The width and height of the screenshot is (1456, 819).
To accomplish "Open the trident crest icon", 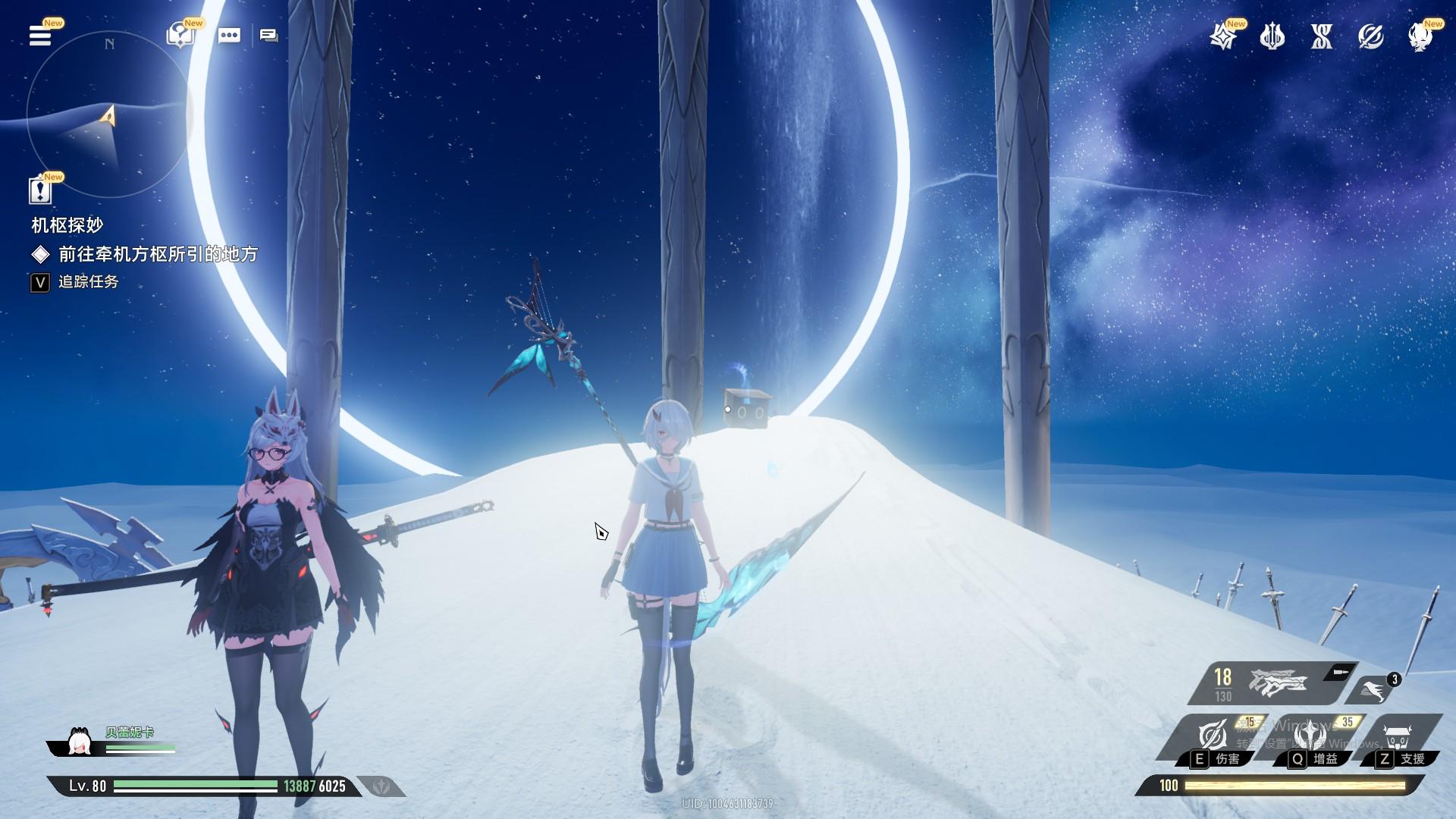I will [x=1272, y=36].
